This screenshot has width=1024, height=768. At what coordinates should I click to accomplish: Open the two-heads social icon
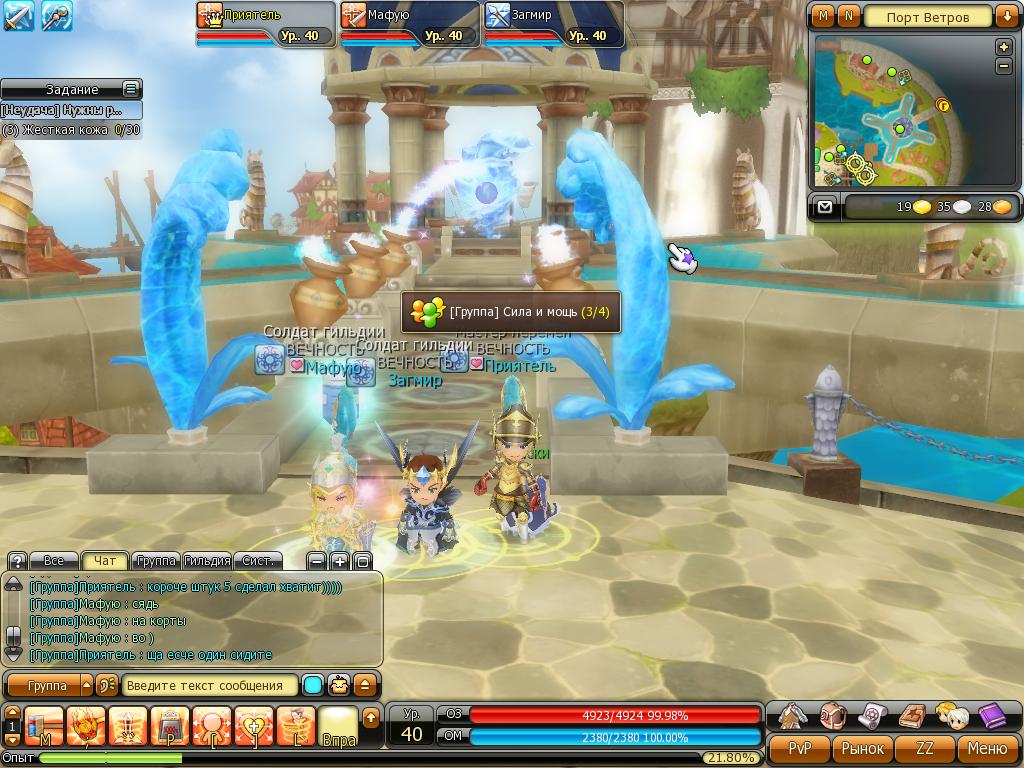[951, 716]
